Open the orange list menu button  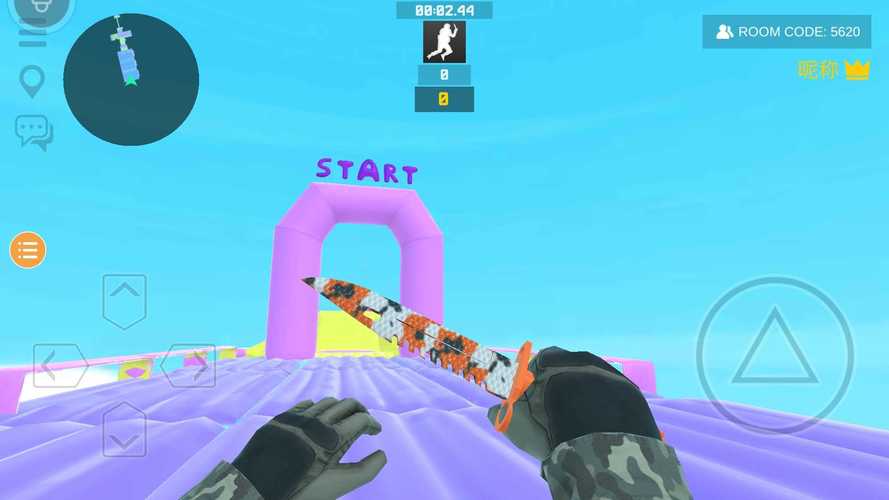(28, 250)
